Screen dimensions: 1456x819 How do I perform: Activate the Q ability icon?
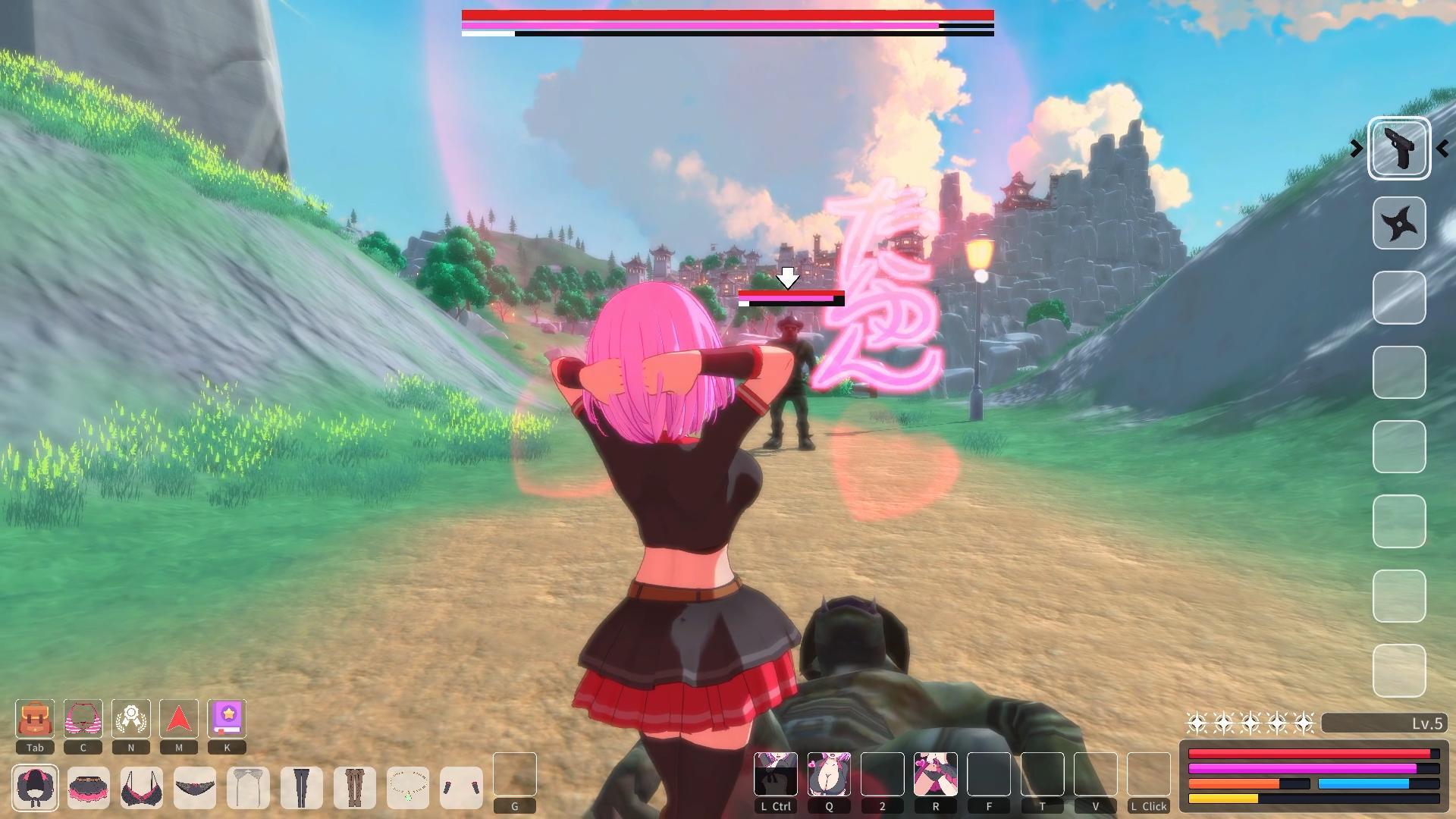tap(829, 775)
